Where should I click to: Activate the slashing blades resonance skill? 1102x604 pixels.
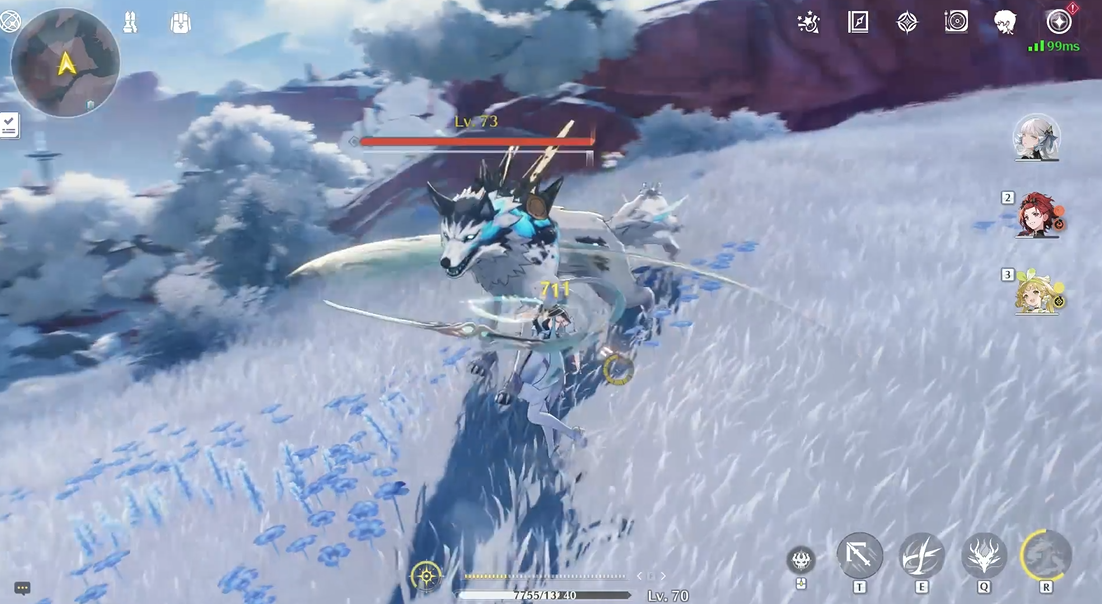[x=921, y=556]
